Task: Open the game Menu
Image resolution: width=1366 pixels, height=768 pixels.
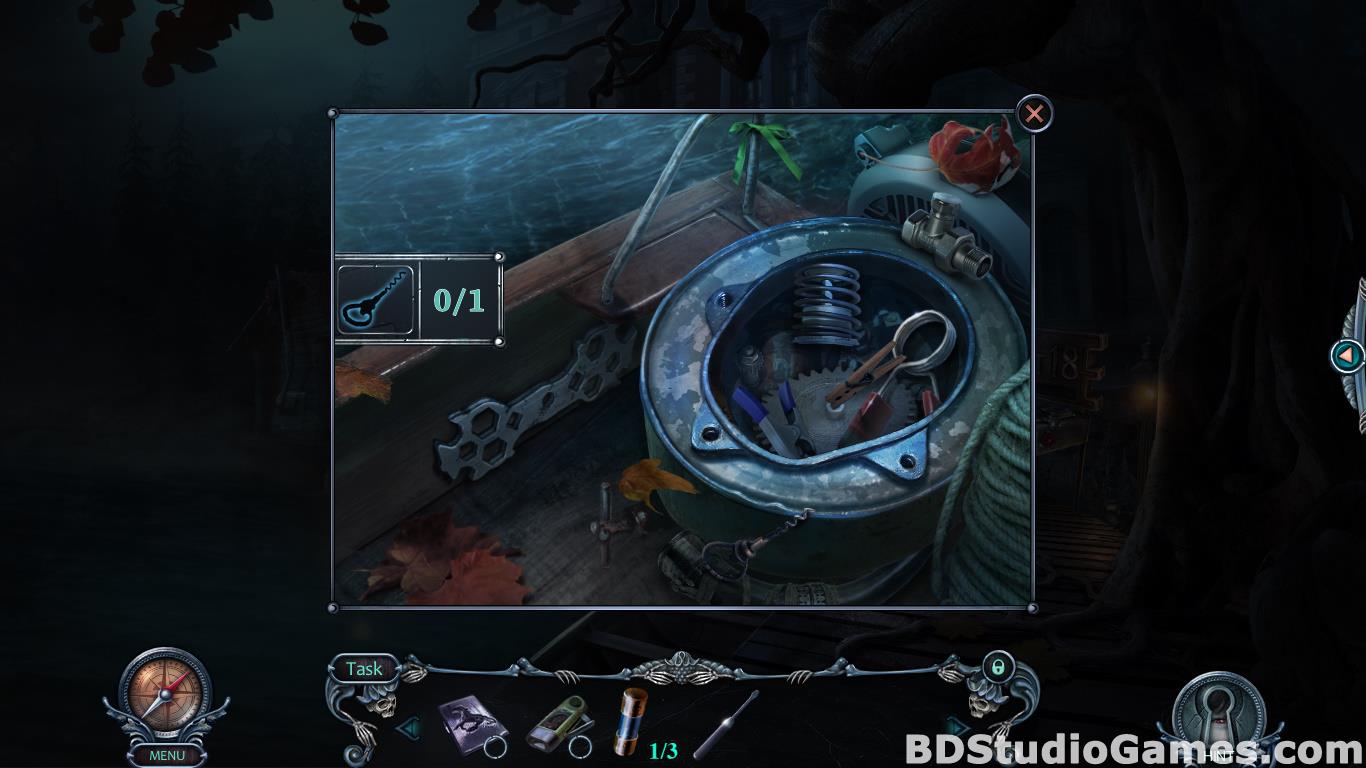Action: coord(166,755)
